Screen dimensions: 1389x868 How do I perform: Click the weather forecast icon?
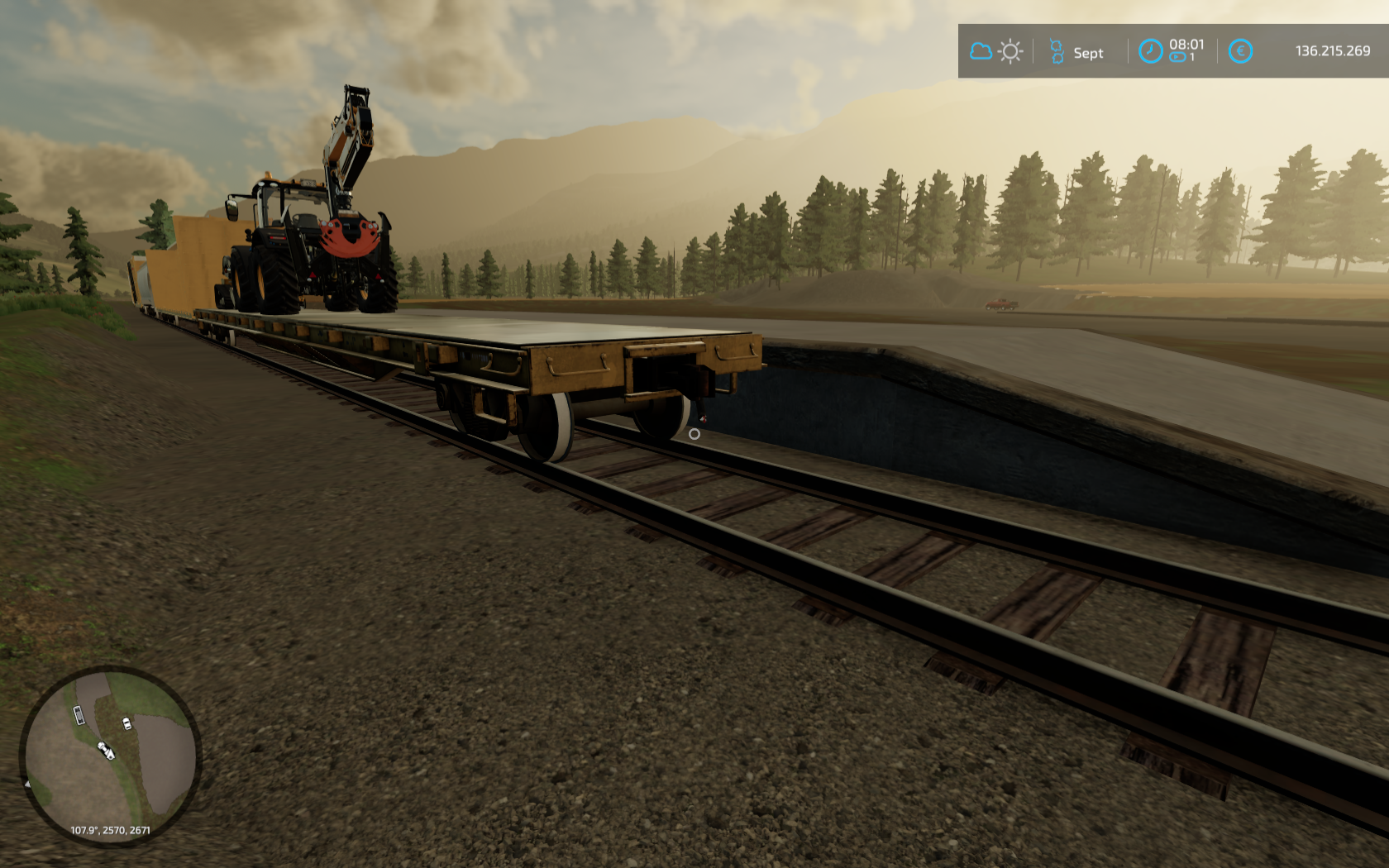coord(995,51)
